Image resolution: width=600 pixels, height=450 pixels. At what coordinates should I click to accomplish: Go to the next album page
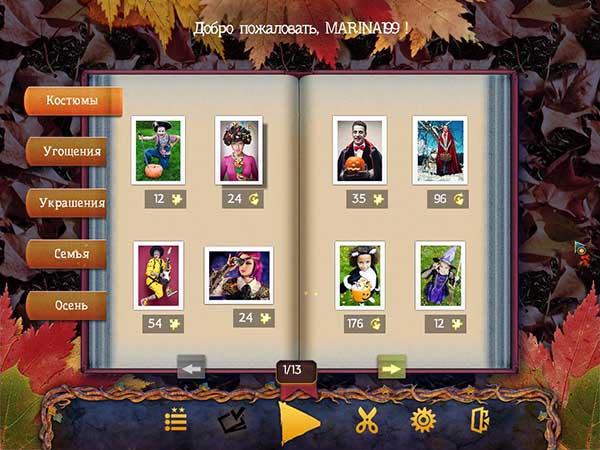[x=391, y=368]
